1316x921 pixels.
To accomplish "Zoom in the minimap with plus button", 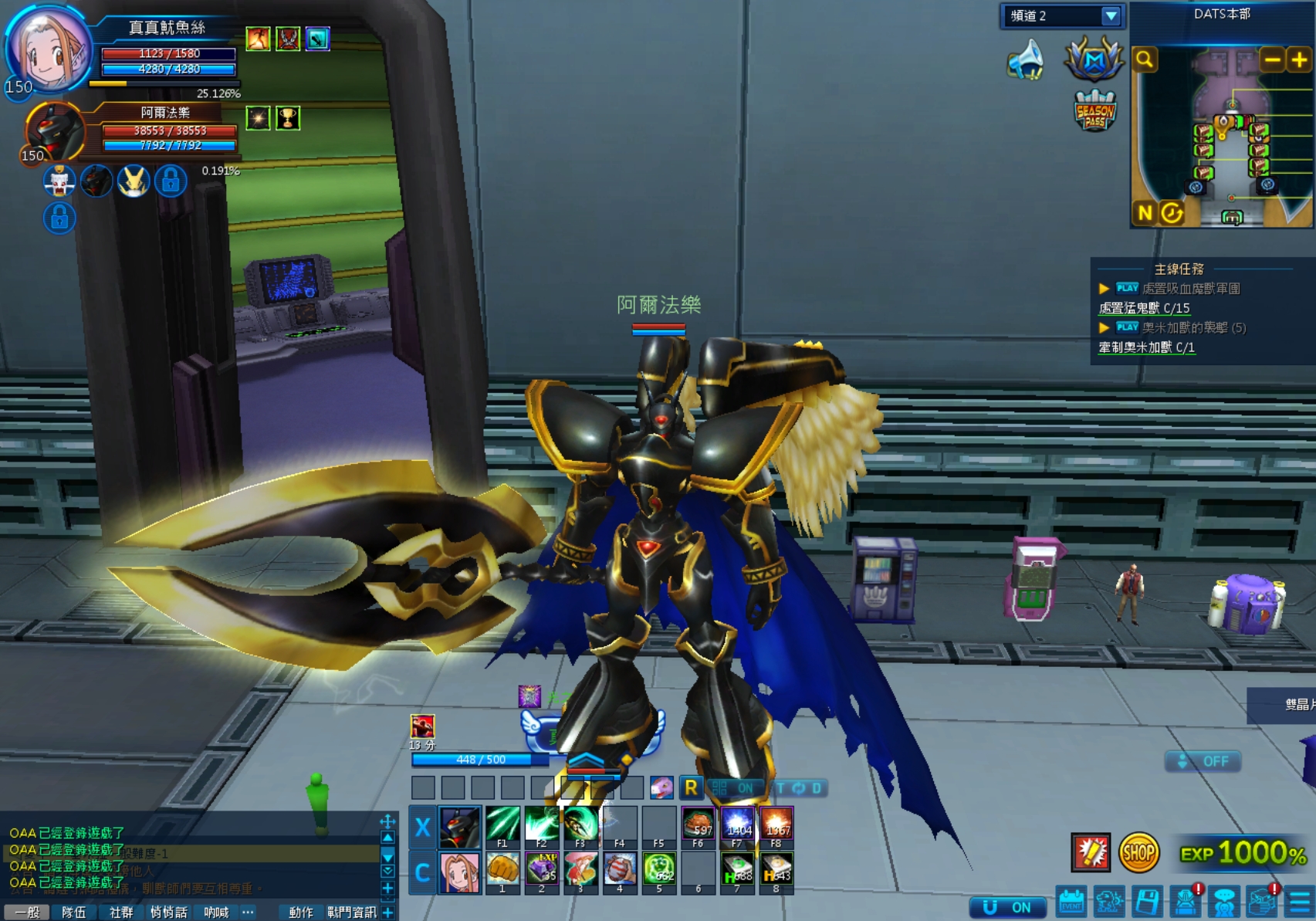I will [1299, 59].
